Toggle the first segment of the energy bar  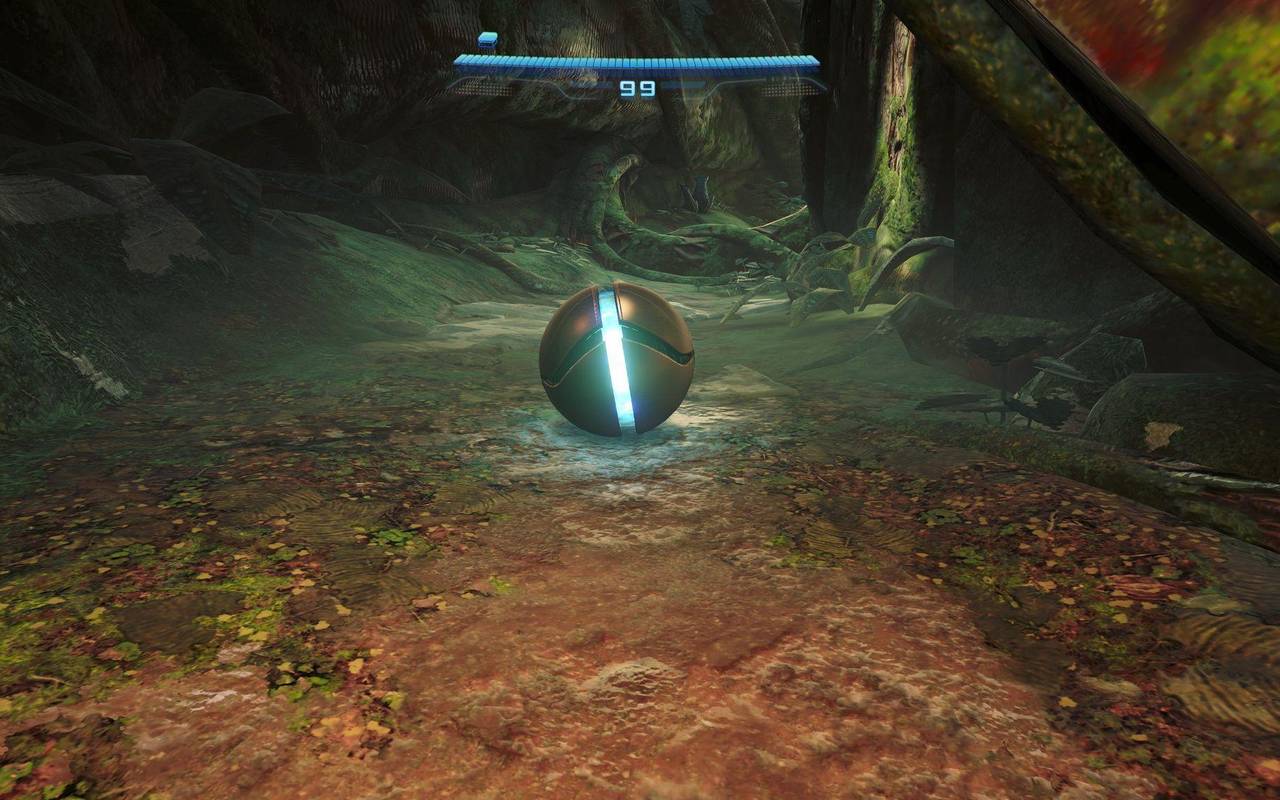[x=462, y=62]
